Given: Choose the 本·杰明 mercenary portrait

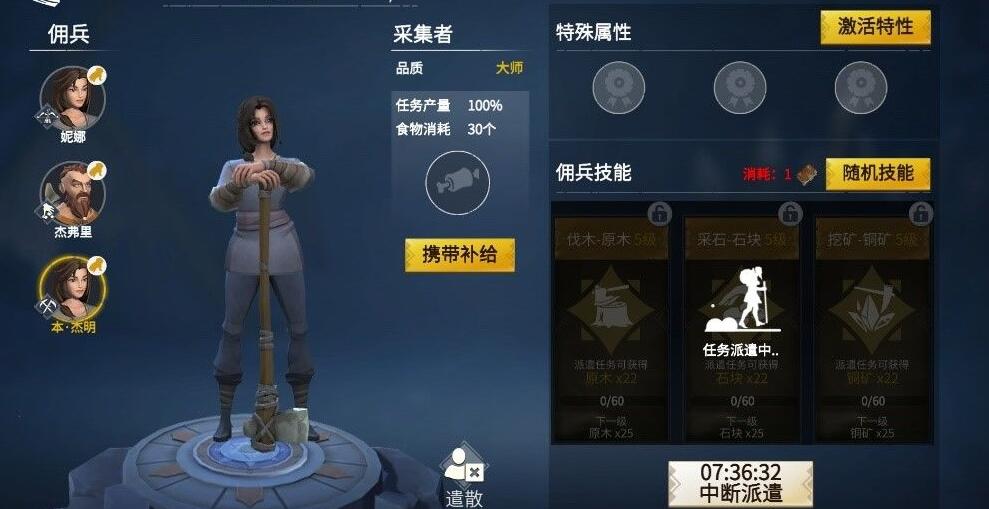Looking at the screenshot, I should click(72, 288).
